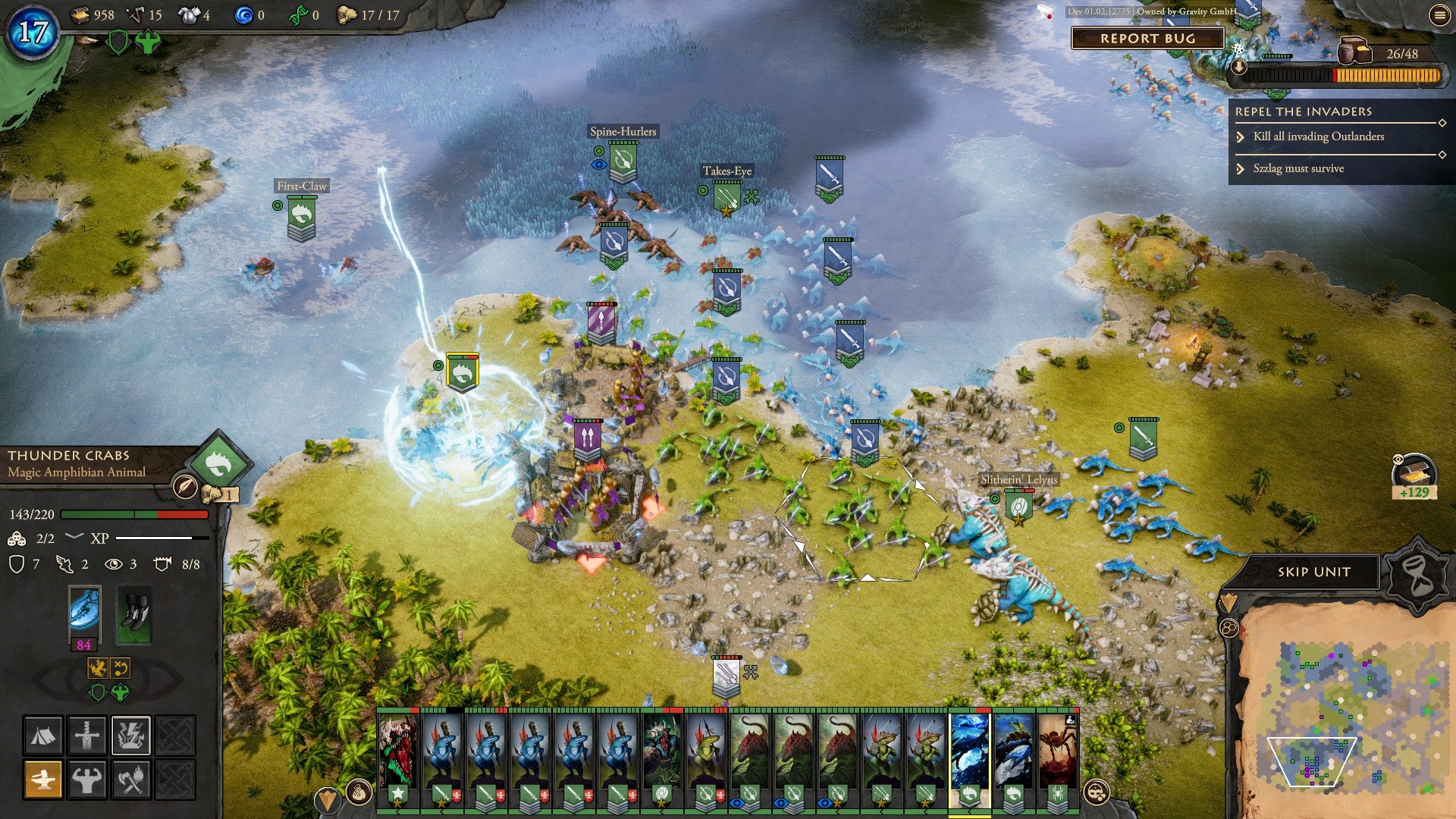Select the black boots equipment slot
This screenshot has height=819, width=1456.
coord(135,613)
